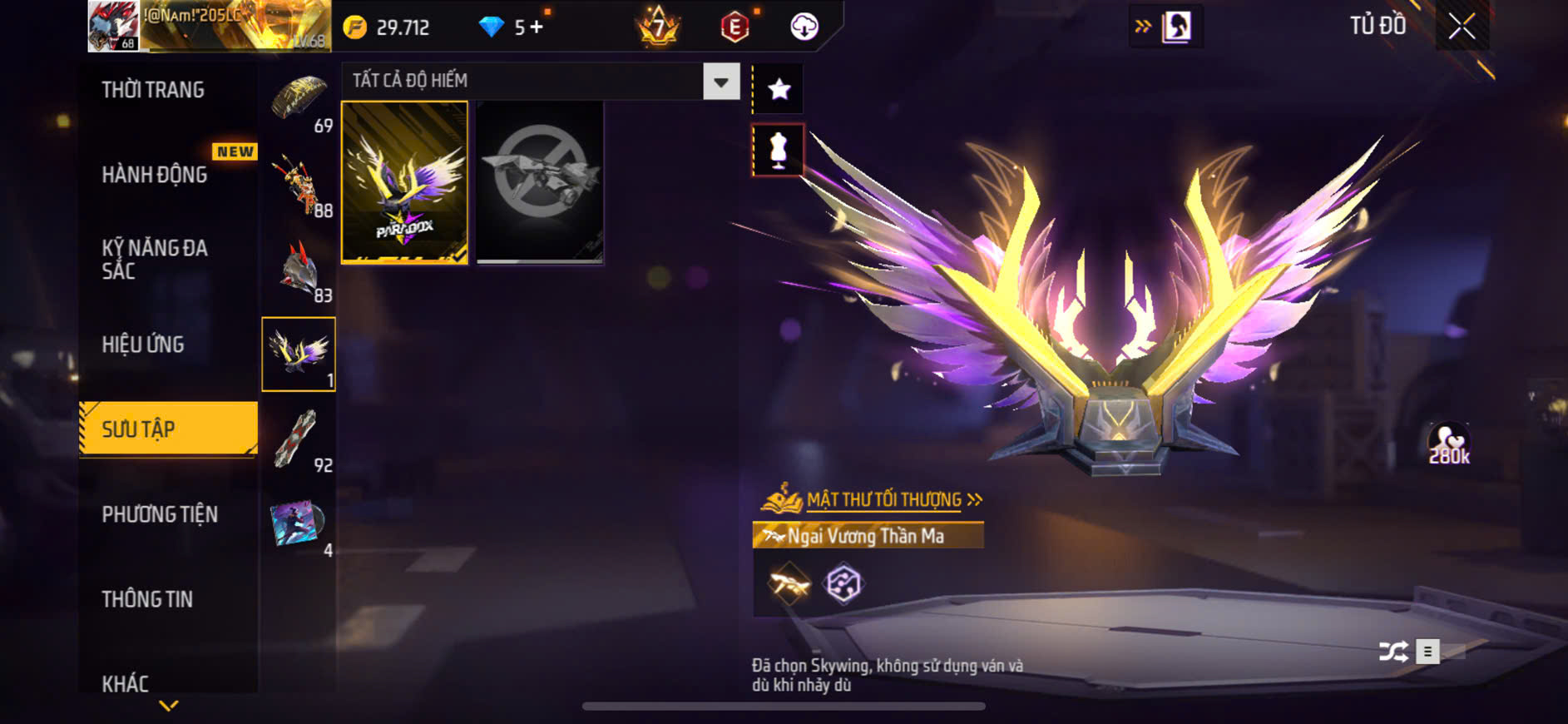Switch to the Khác category
This screenshot has width=1568, height=724.
(126, 683)
